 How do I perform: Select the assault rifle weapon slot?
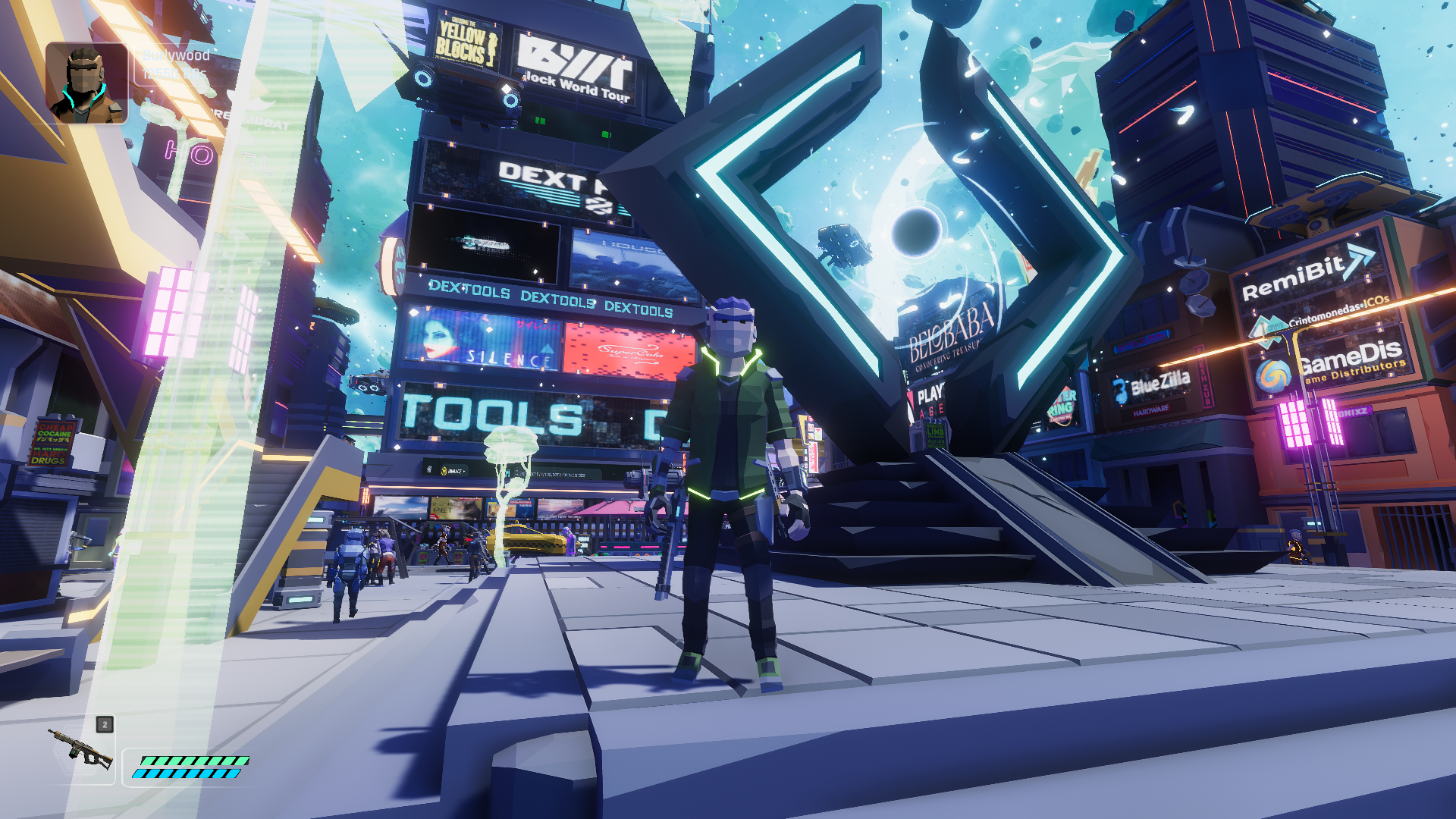(x=81, y=750)
